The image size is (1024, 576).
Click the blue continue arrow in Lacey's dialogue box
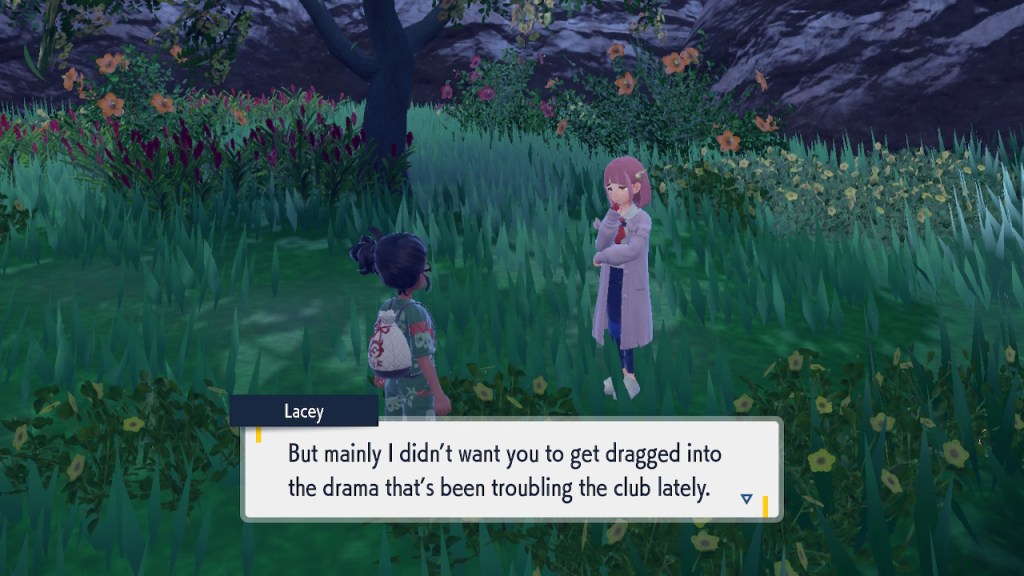[747, 498]
